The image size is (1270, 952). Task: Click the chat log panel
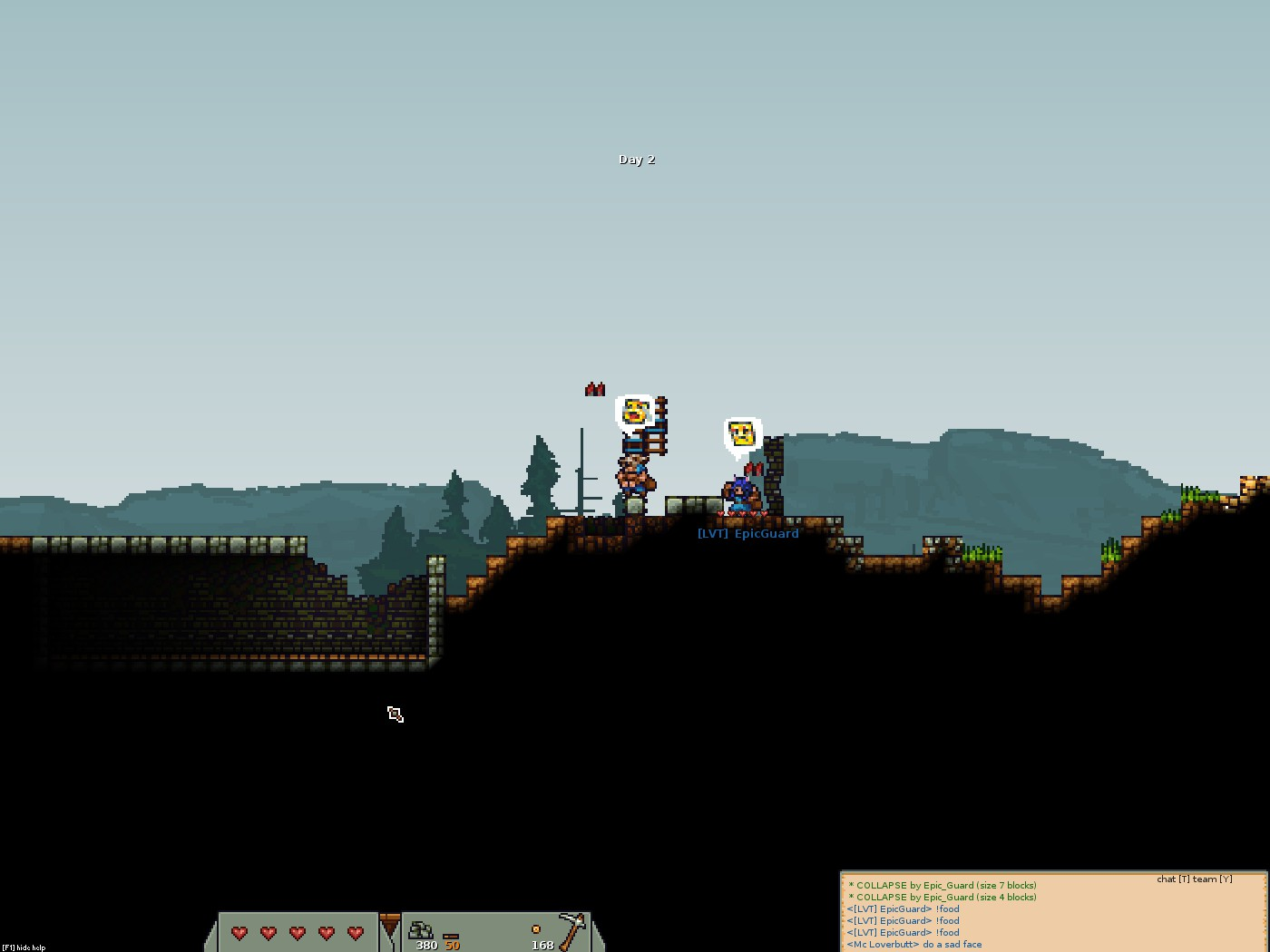tap(1053, 914)
